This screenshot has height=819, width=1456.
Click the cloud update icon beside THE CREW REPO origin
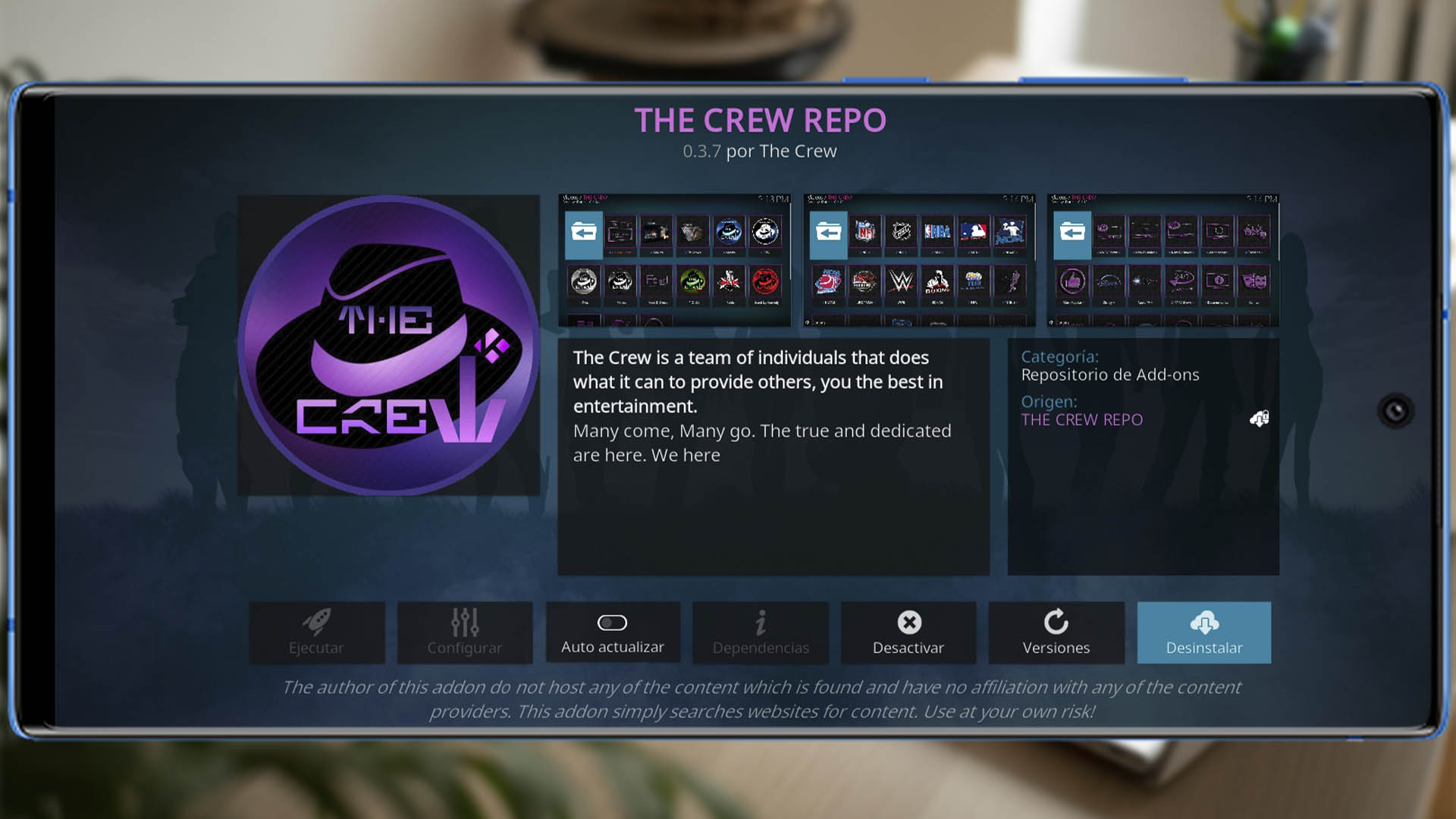(1258, 419)
